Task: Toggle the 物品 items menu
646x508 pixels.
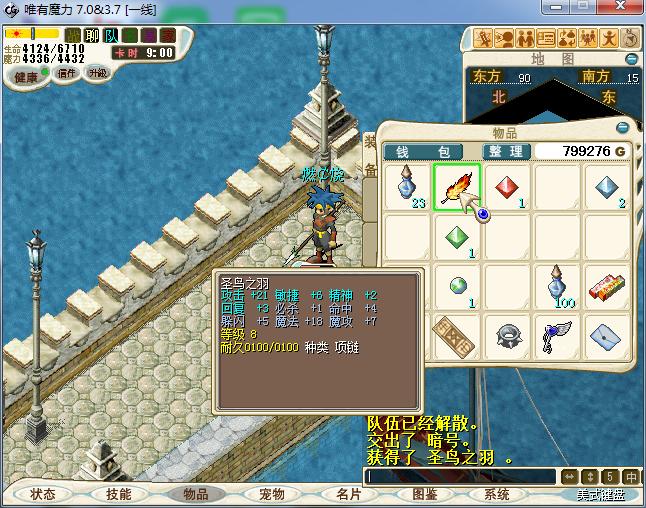Action: point(195,494)
